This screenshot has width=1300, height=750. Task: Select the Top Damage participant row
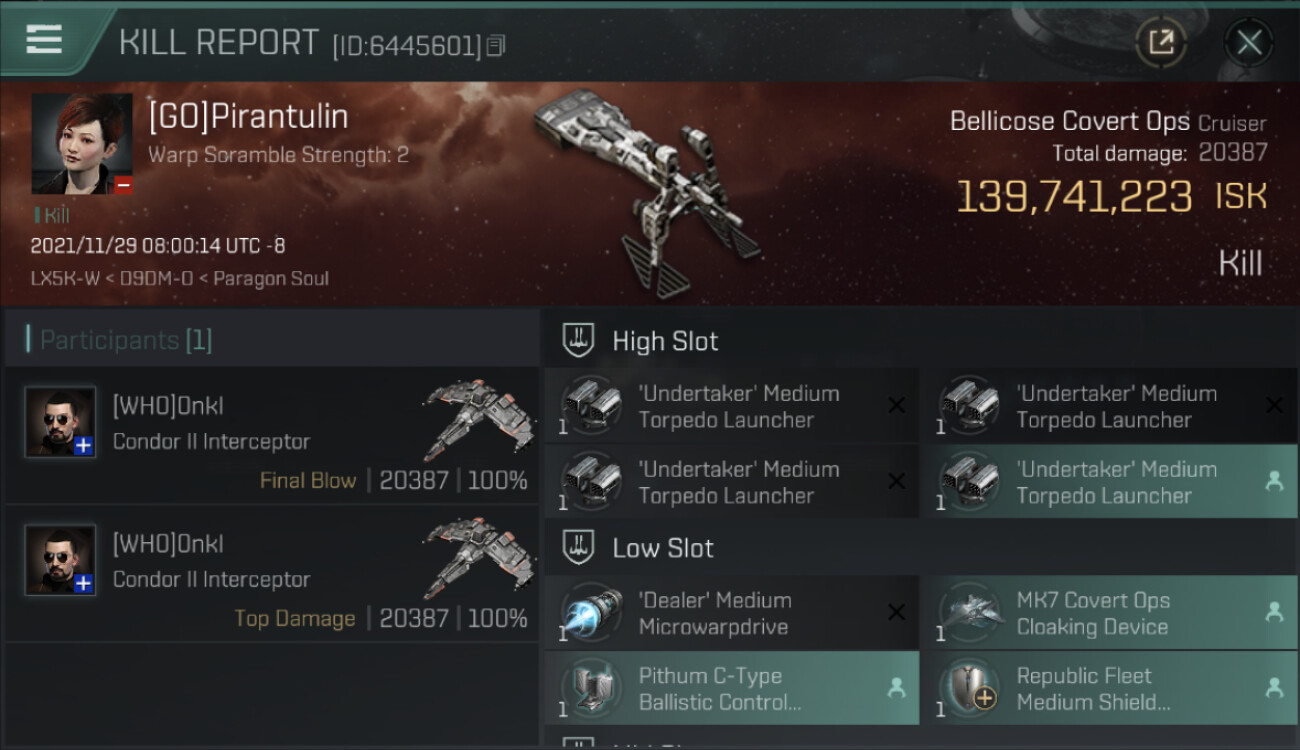pyautogui.click(x=272, y=574)
